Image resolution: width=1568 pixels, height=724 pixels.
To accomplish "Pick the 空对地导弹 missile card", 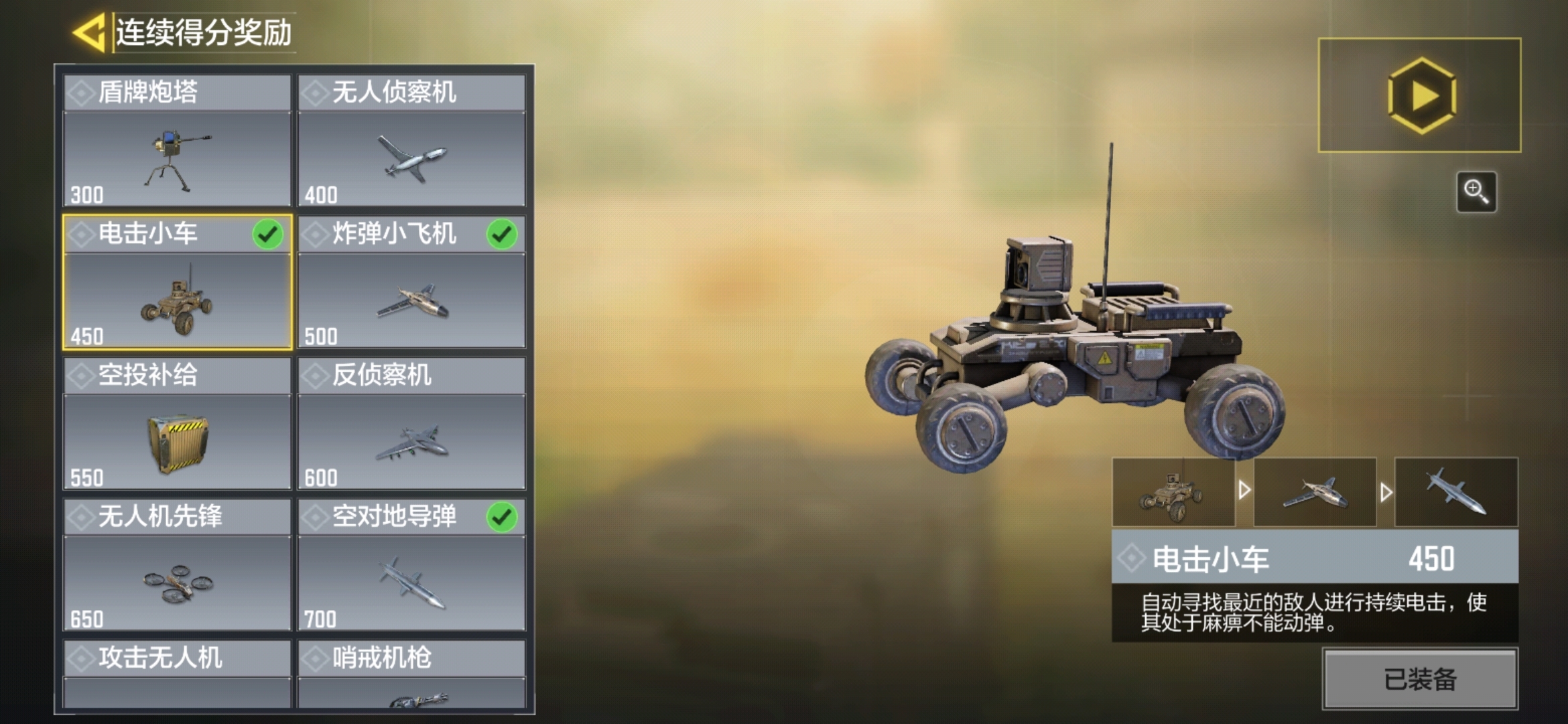I will pyautogui.click(x=411, y=565).
